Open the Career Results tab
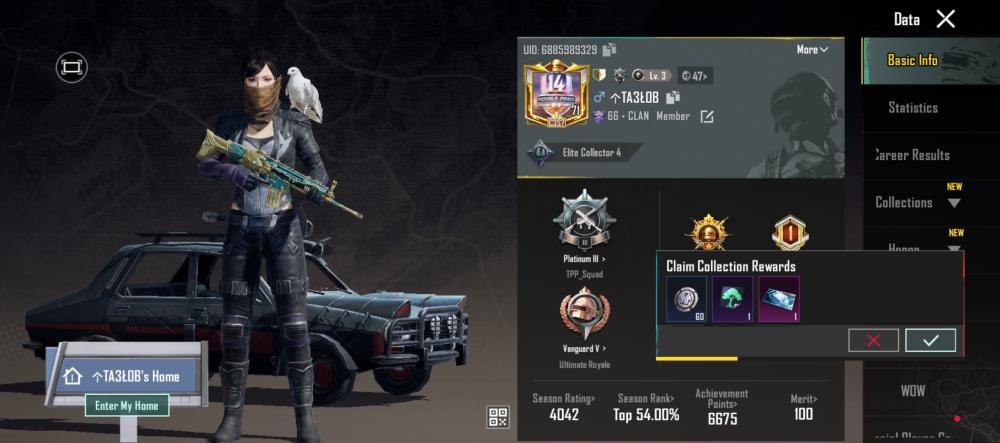The width and height of the screenshot is (1000, 443). pos(912,155)
